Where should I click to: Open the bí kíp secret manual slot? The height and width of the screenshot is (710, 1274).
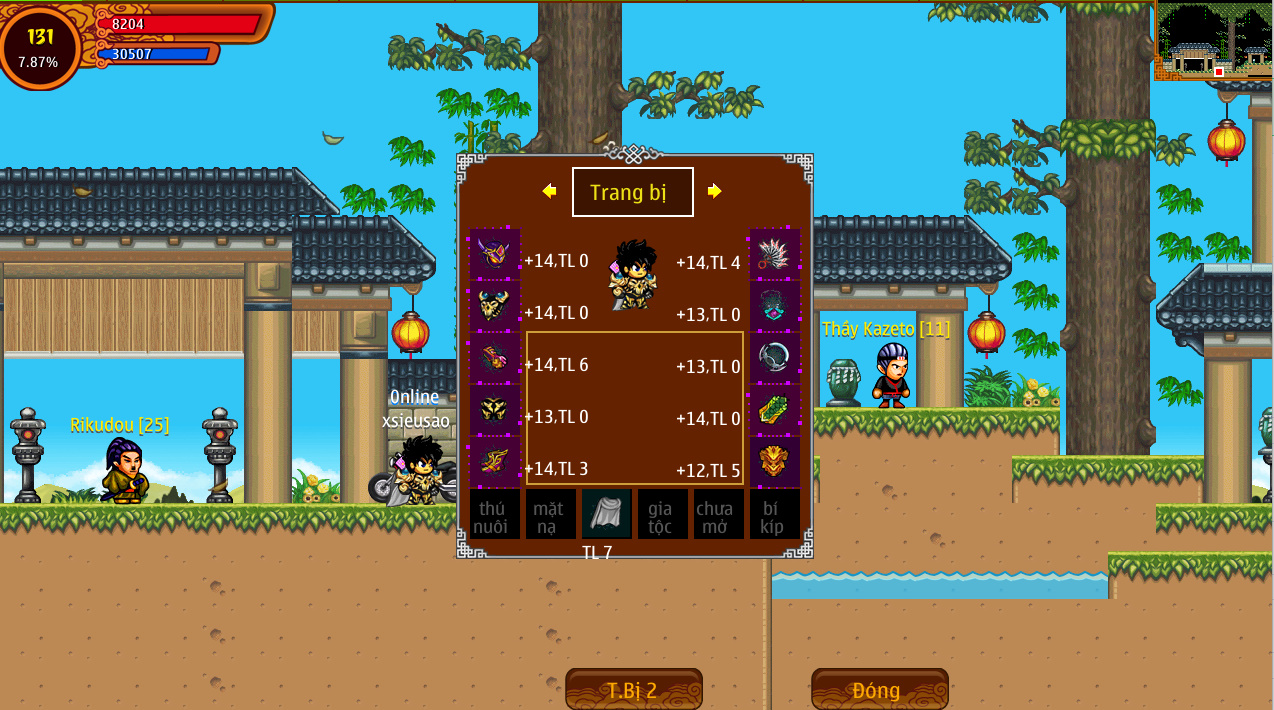[x=775, y=514]
